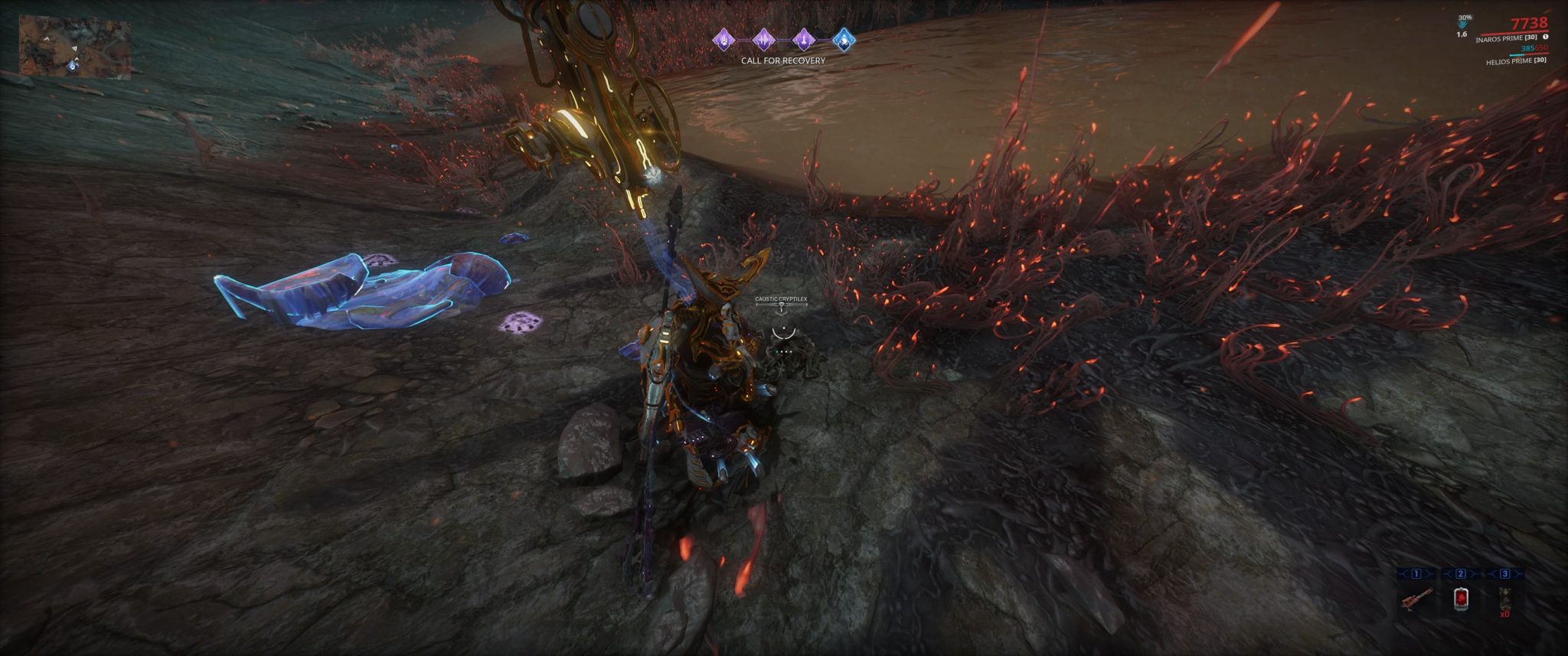Activate the sound-wave second ability icon

pos(764,40)
